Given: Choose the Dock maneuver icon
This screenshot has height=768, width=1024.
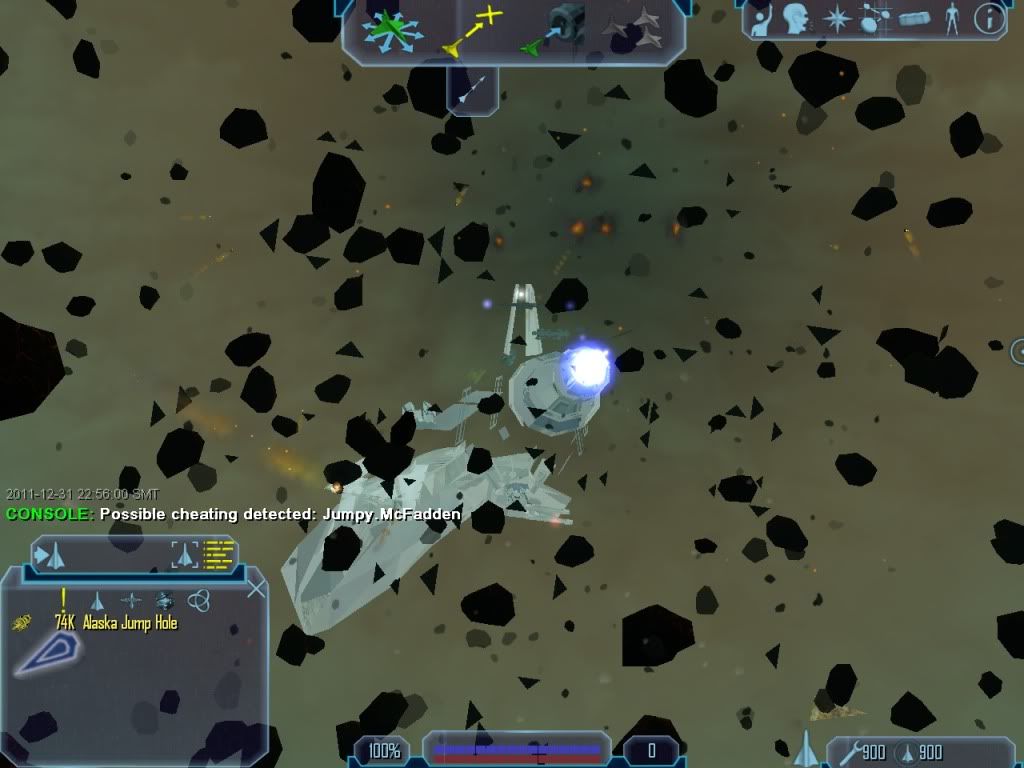Looking at the screenshot, I should (x=558, y=32).
